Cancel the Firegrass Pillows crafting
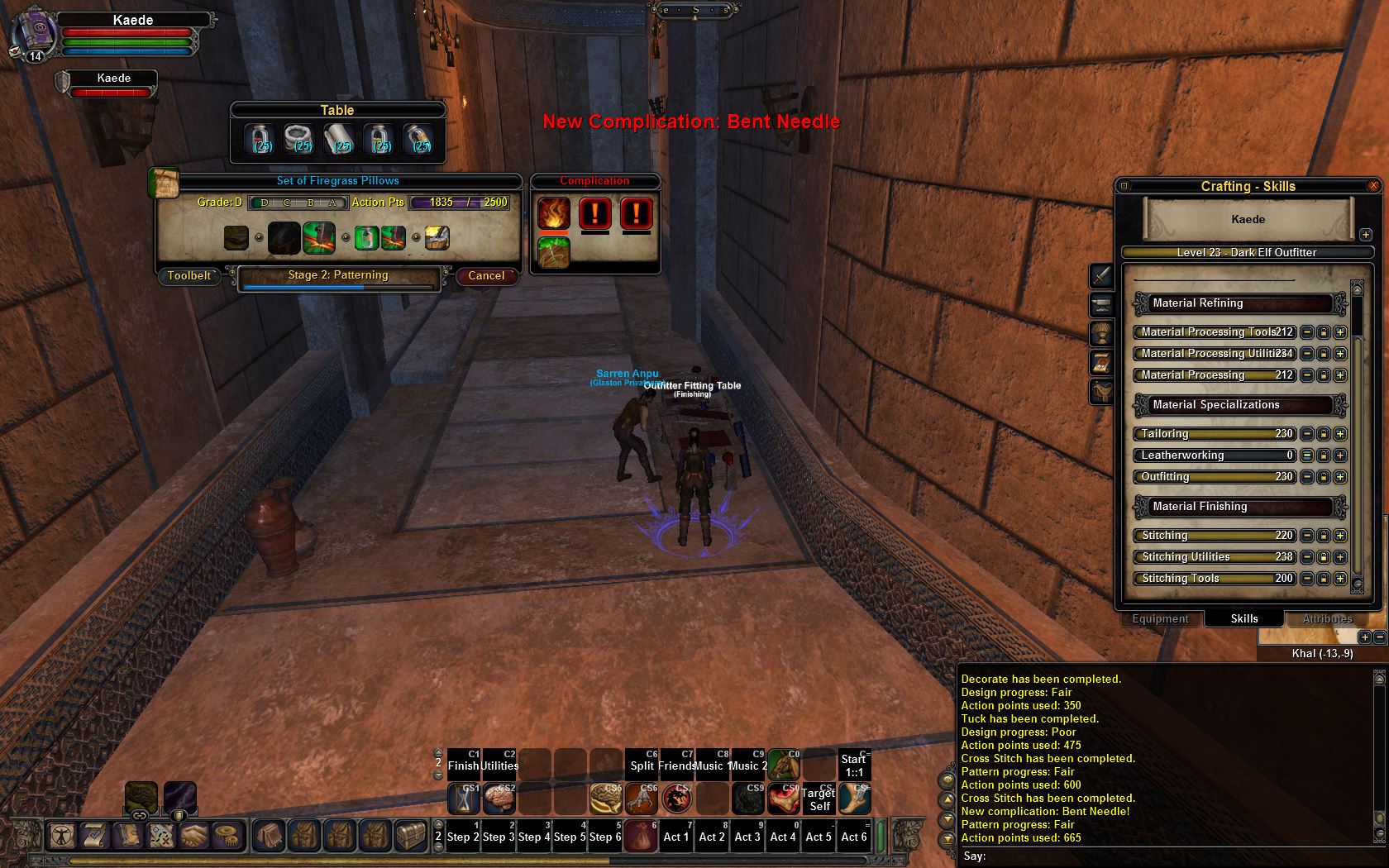This screenshot has height=868, width=1389. point(486,276)
